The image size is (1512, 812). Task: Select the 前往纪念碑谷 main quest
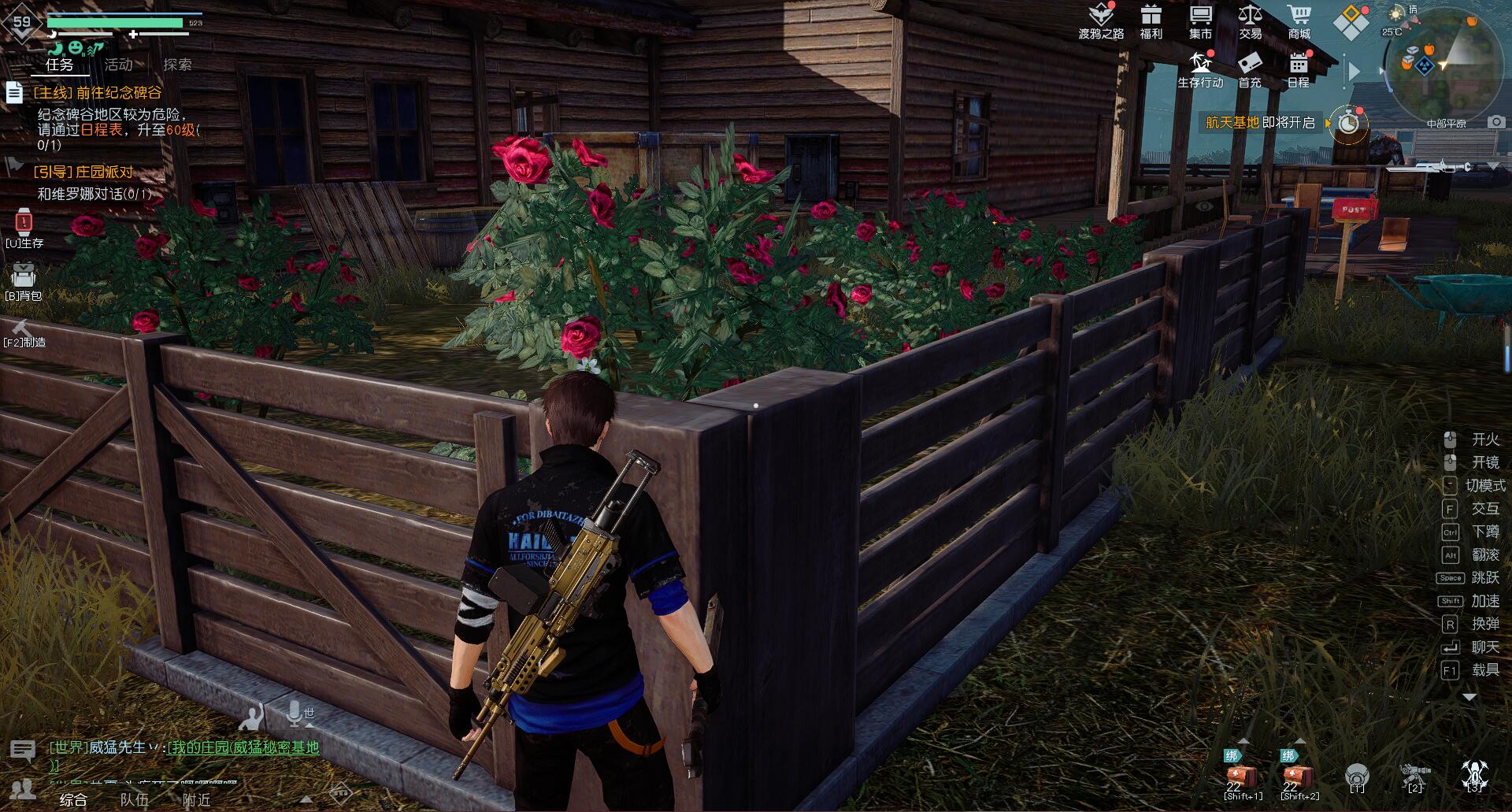(x=98, y=93)
